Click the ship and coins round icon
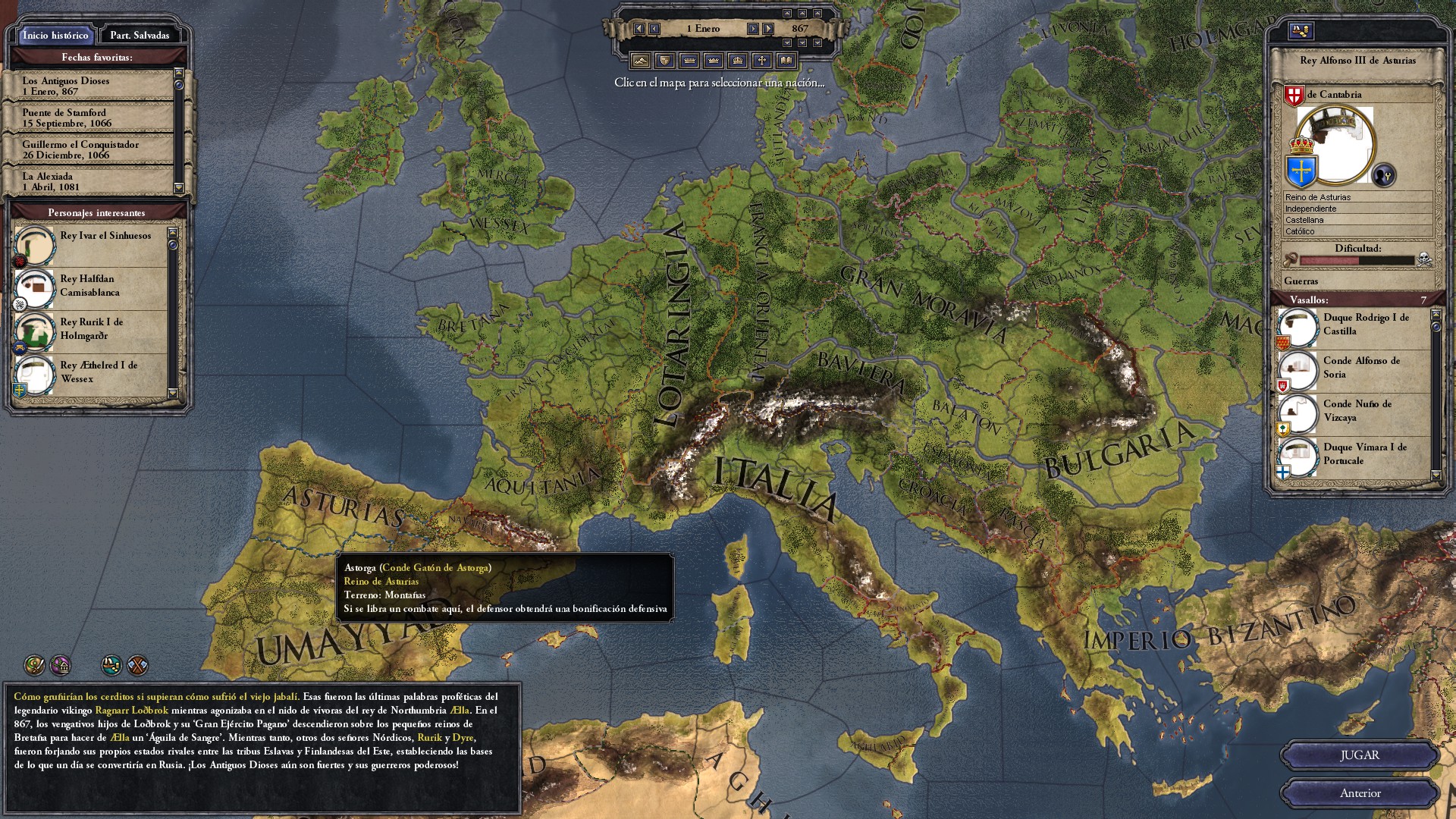Screen dimensions: 1456x819 [111, 666]
